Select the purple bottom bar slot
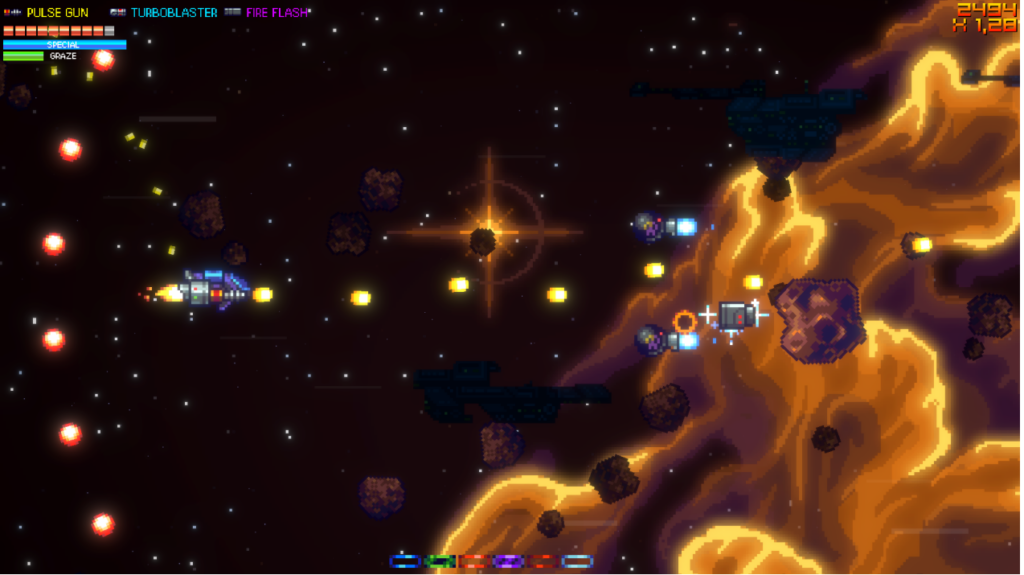Viewport: 1024px width, 575px height. click(x=508, y=561)
